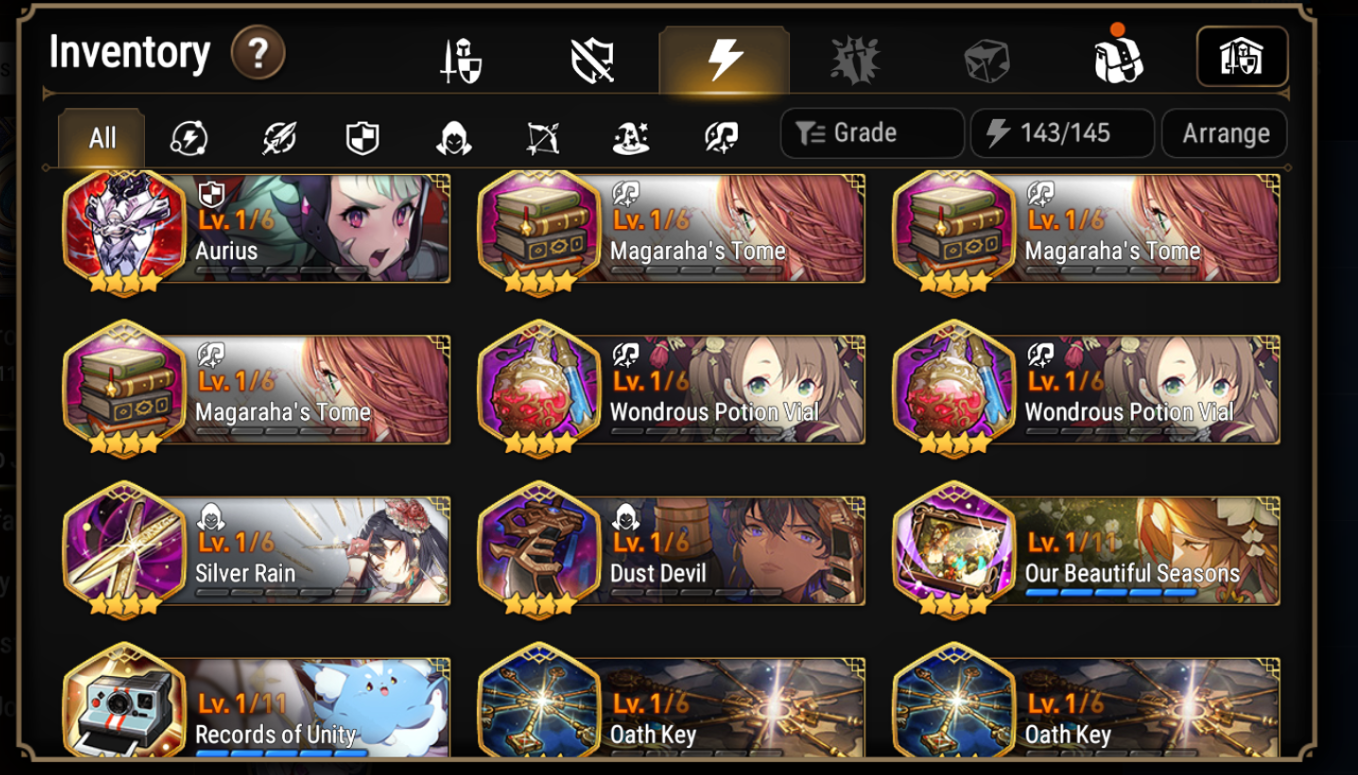Open the skill enhancement materials tab
This screenshot has width=1358, height=775.
855,56
